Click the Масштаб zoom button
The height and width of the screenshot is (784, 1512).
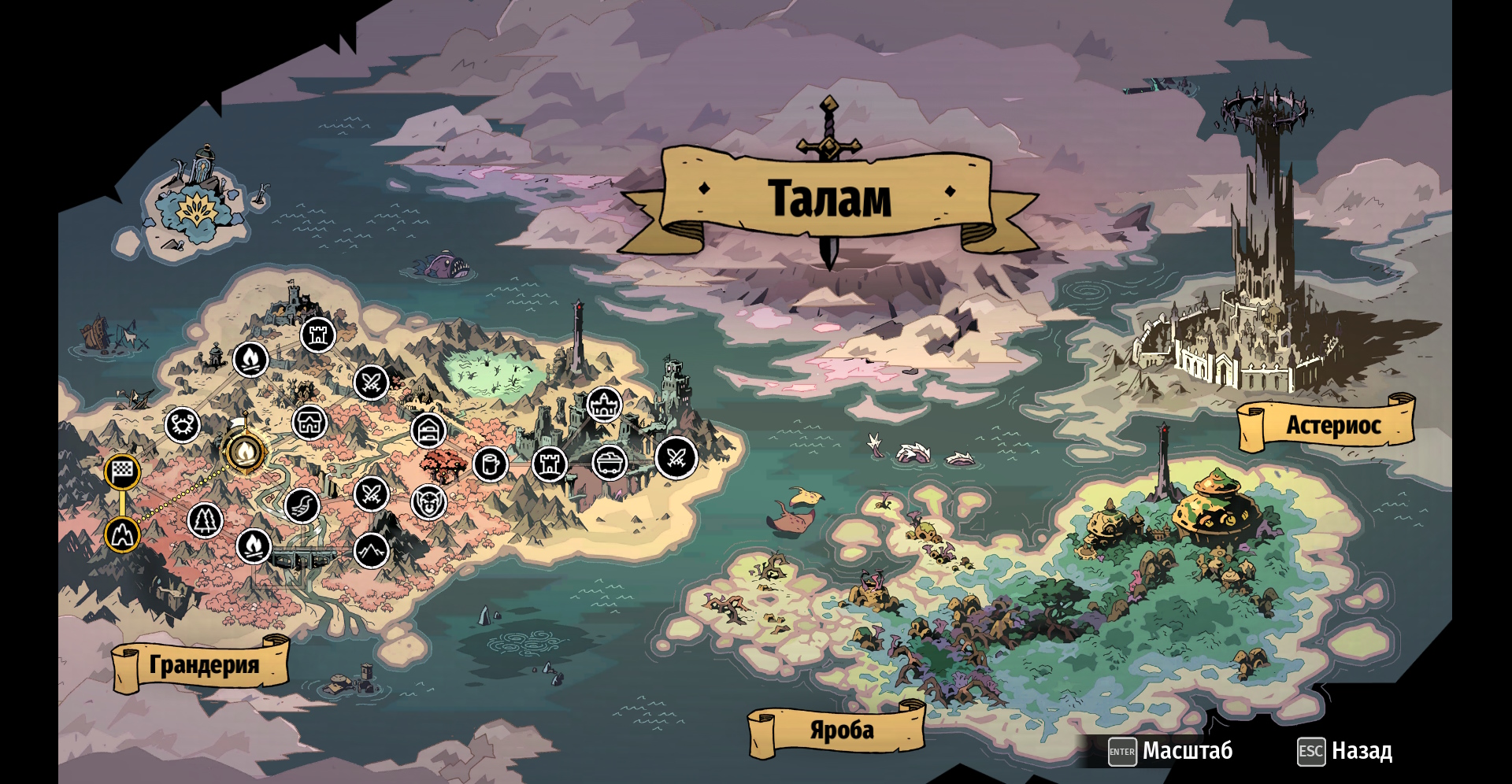(x=1170, y=751)
